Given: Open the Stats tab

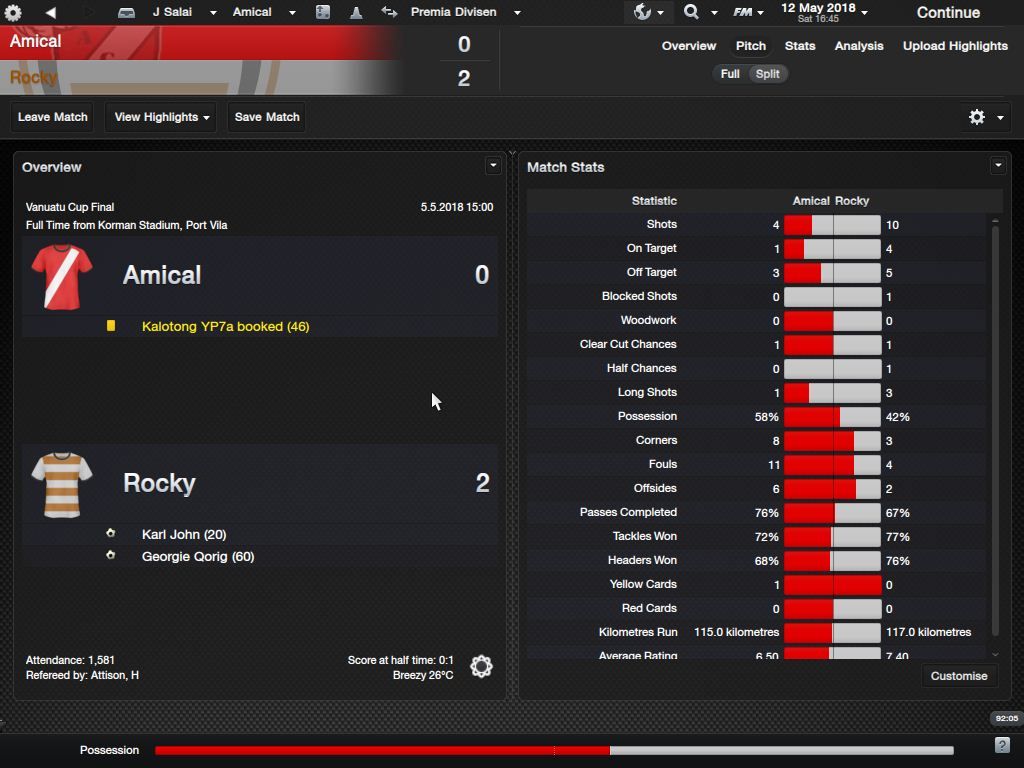Looking at the screenshot, I should click(800, 46).
